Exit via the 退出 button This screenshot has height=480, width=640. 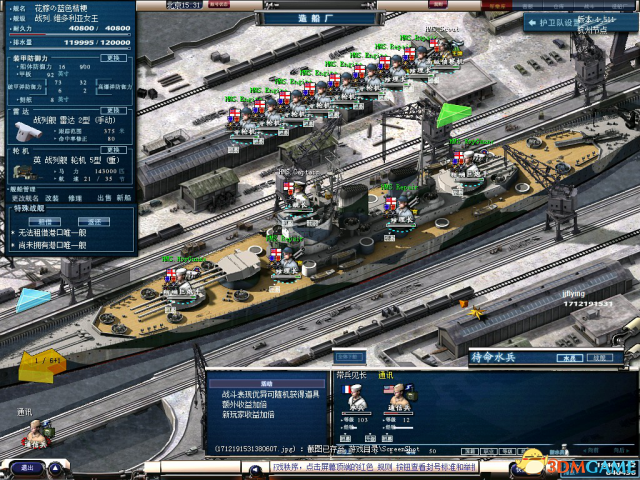coord(27,467)
